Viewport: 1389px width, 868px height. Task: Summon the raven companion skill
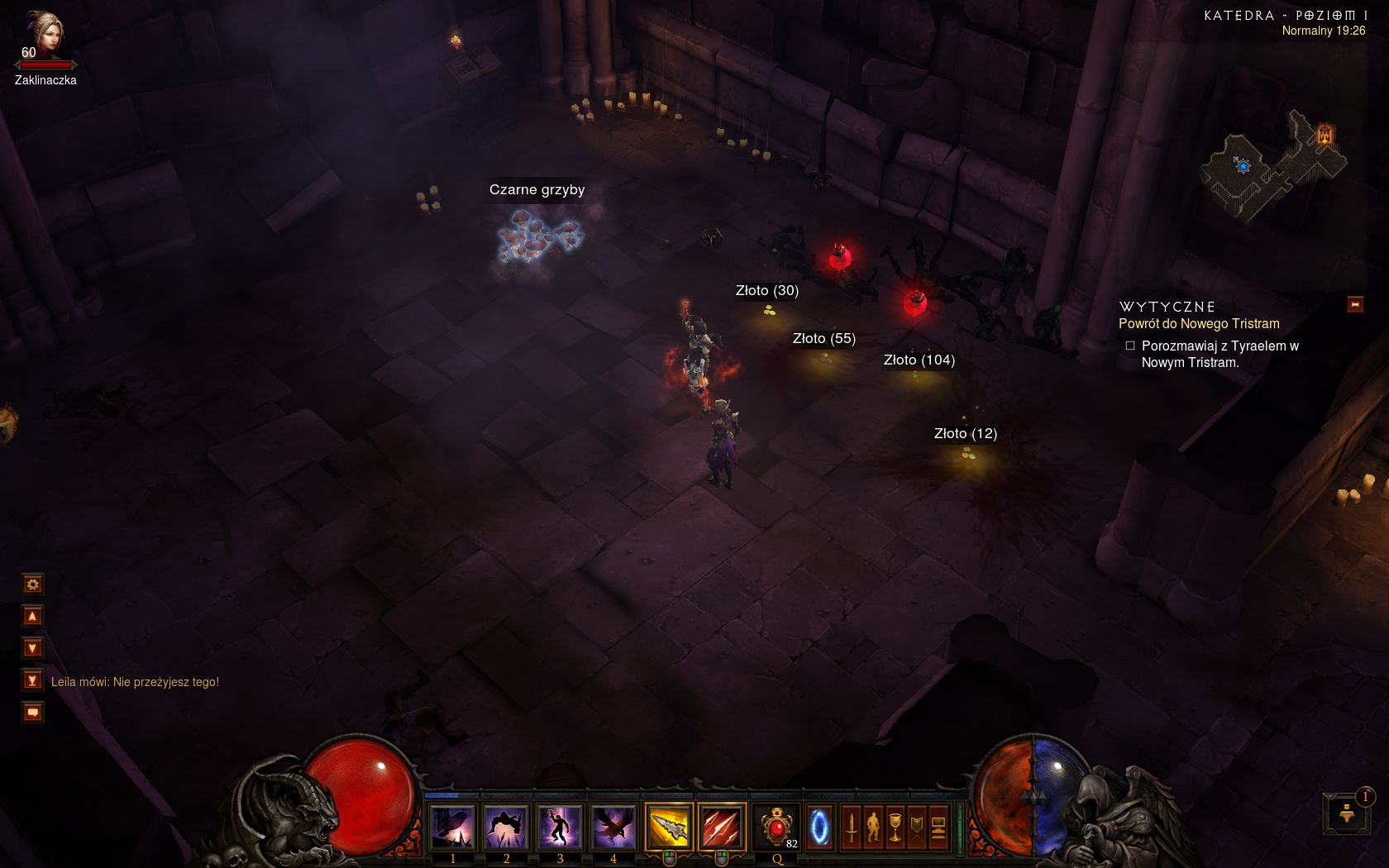pos(613,827)
